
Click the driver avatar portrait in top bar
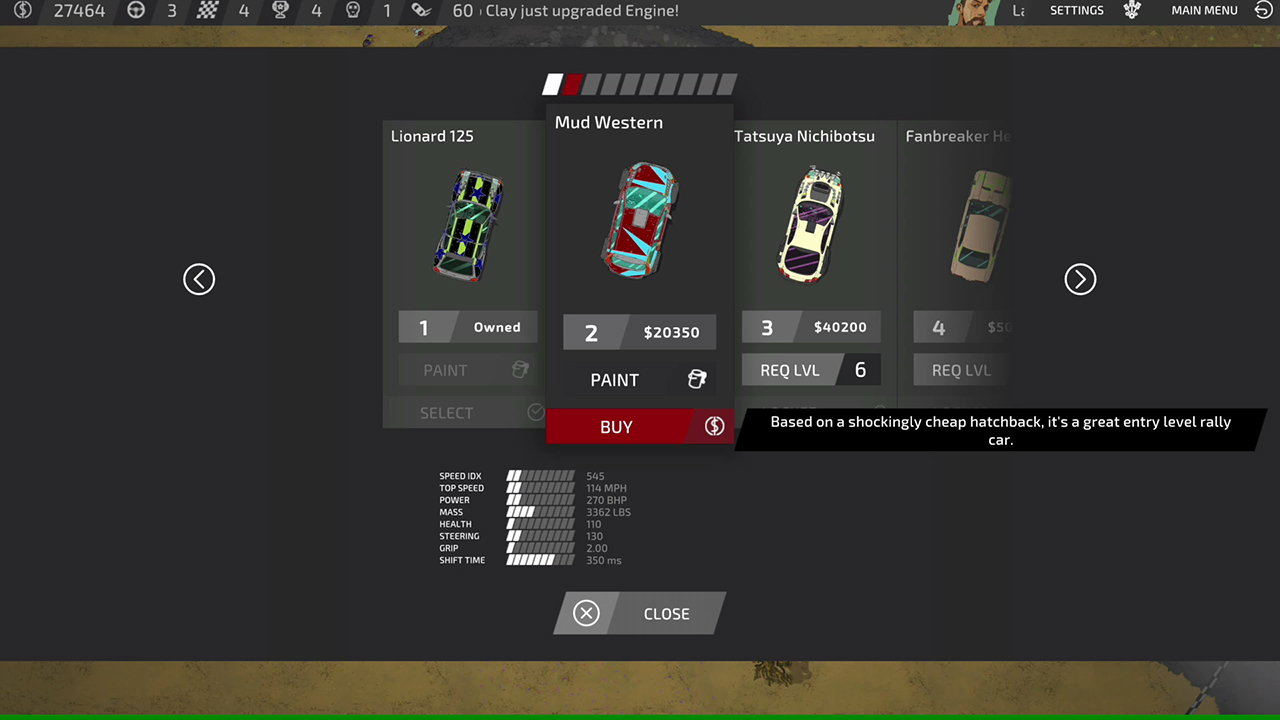pos(972,12)
